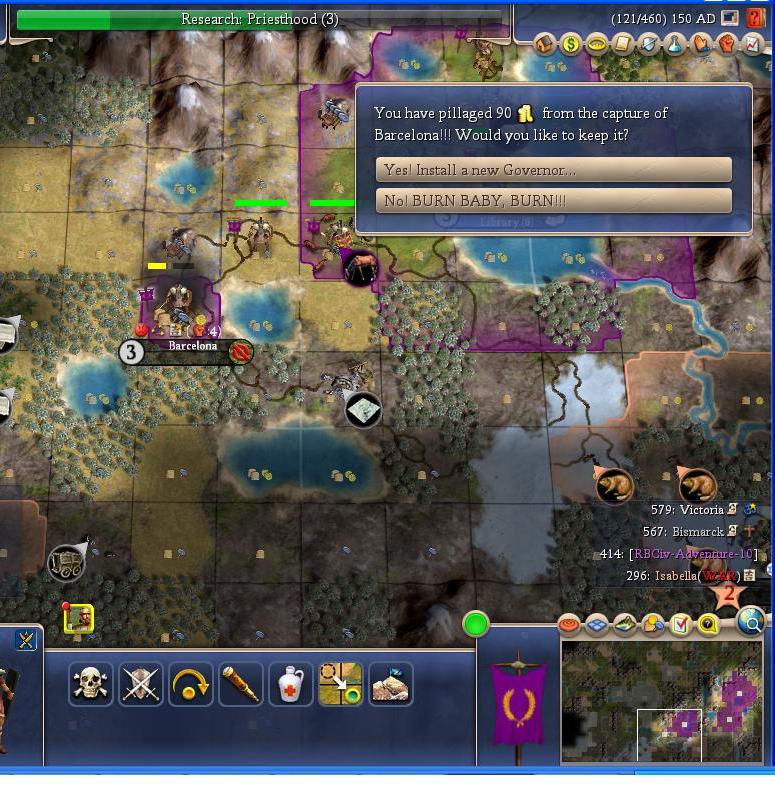Activate the Go To move action

(x=340, y=684)
